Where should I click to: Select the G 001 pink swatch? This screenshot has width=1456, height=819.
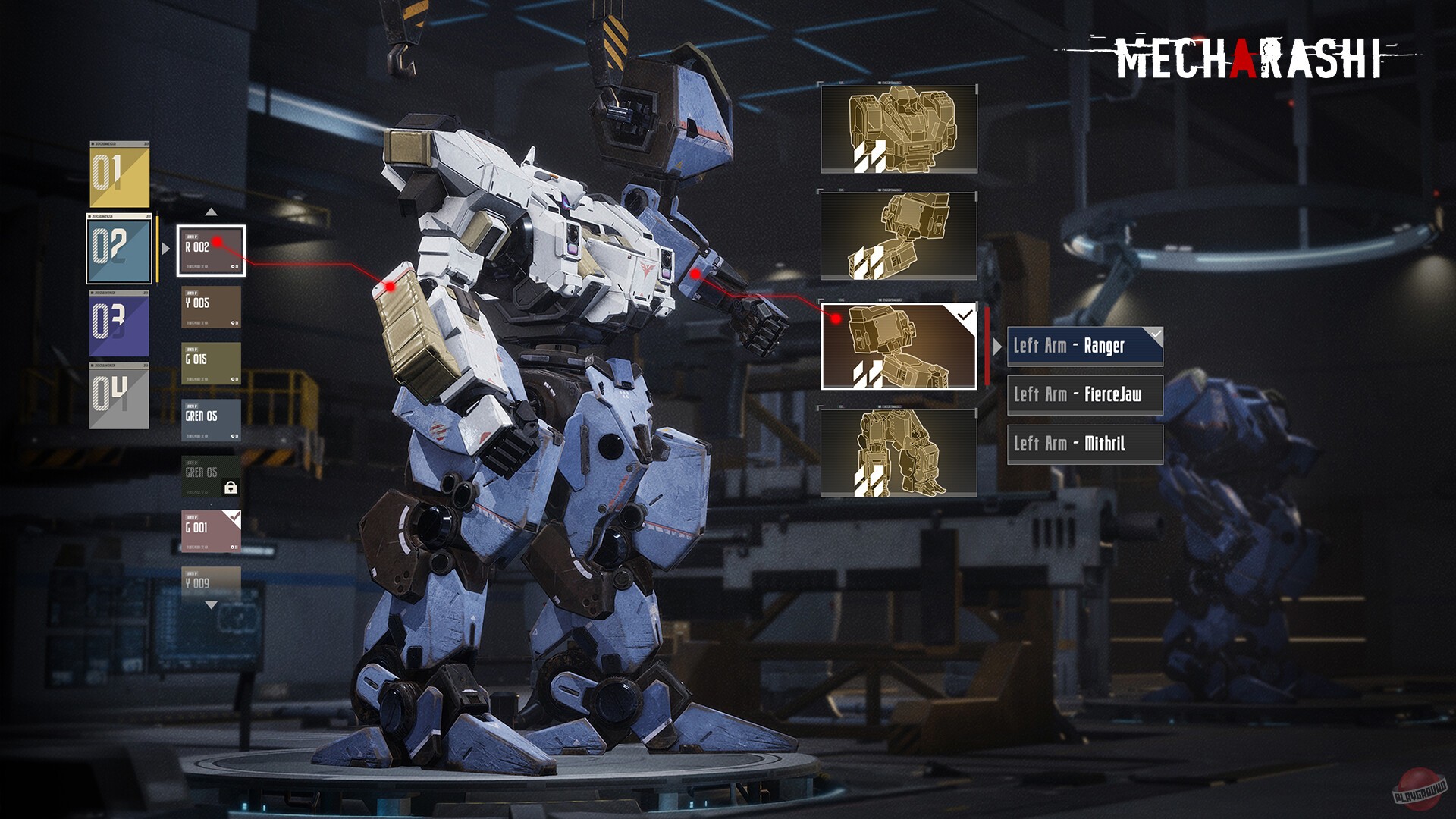click(x=211, y=531)
